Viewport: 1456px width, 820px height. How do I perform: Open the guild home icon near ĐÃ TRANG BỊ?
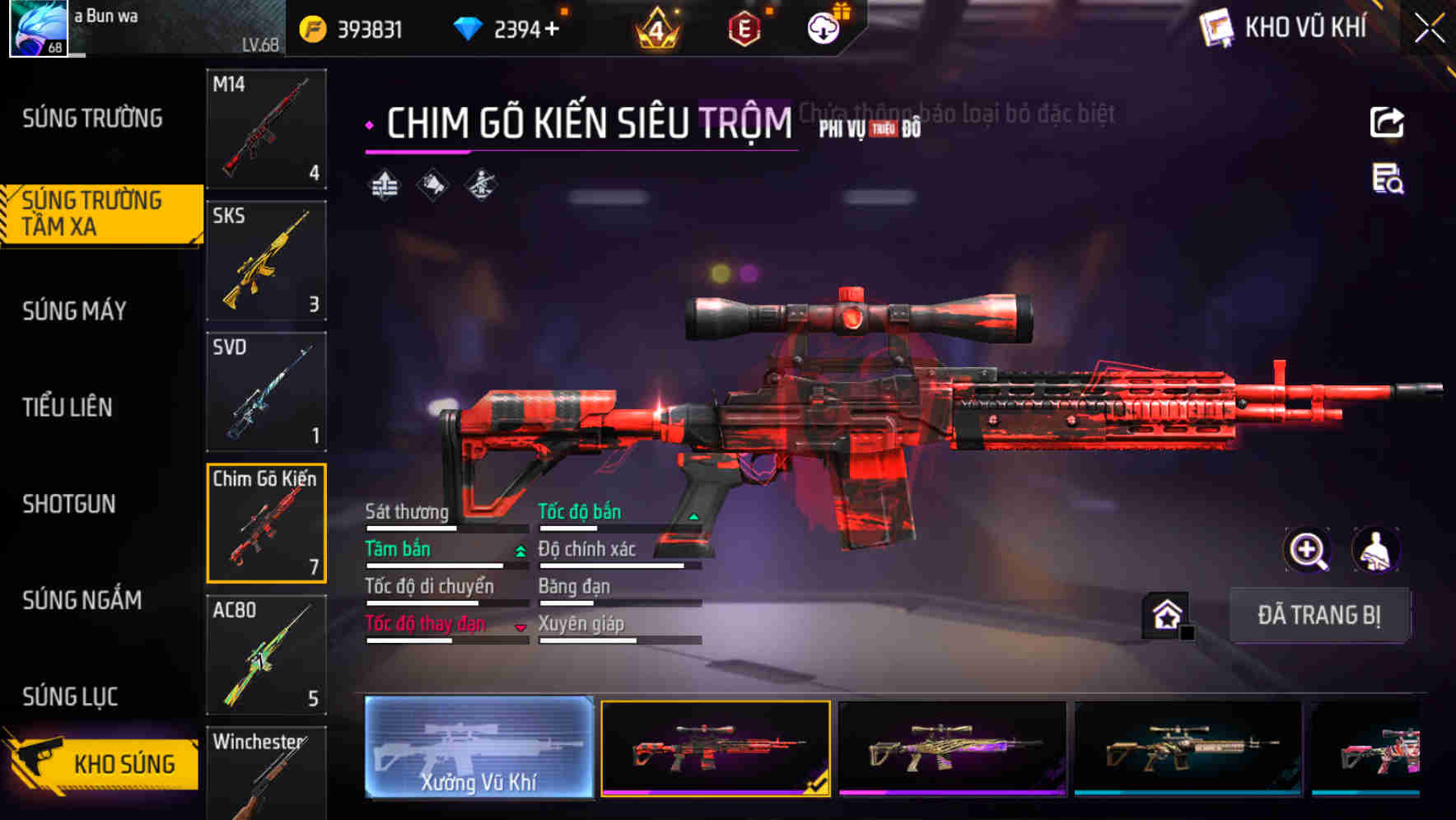click(x=1166, y=614)
